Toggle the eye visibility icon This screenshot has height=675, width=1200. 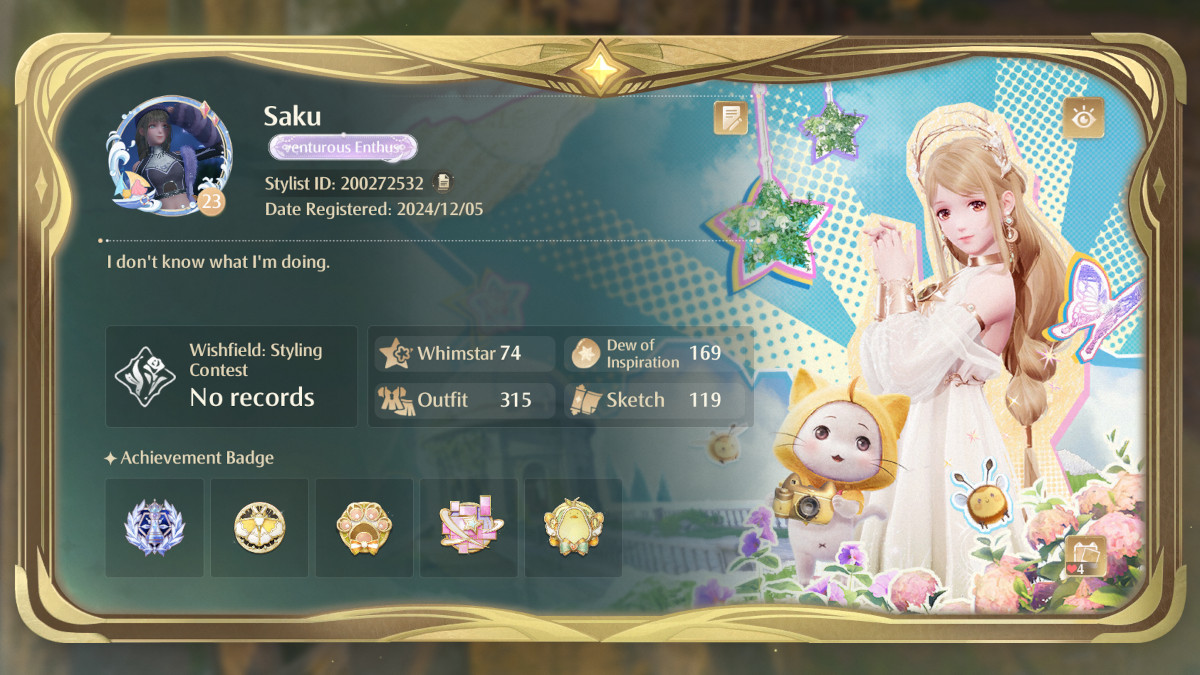coord(1083,118)
